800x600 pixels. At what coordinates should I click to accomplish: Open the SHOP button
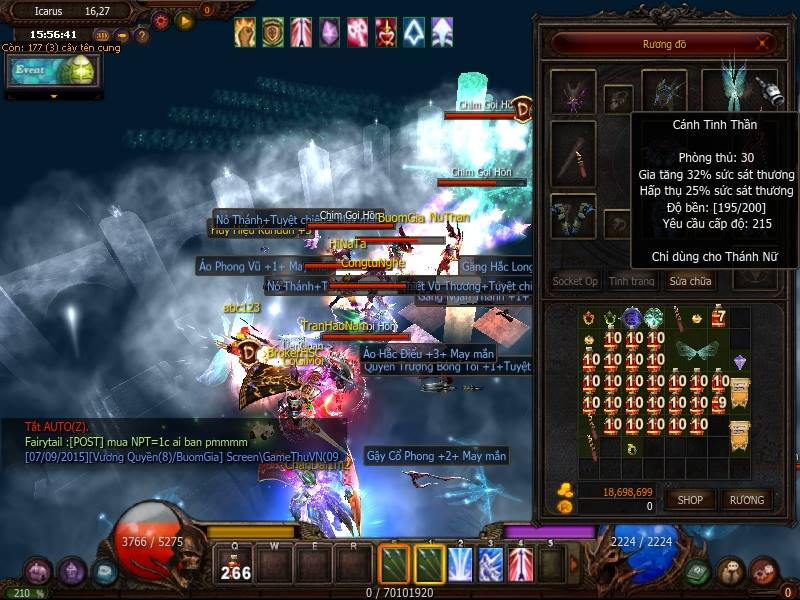pyautogui.click(x=690, y=499)
